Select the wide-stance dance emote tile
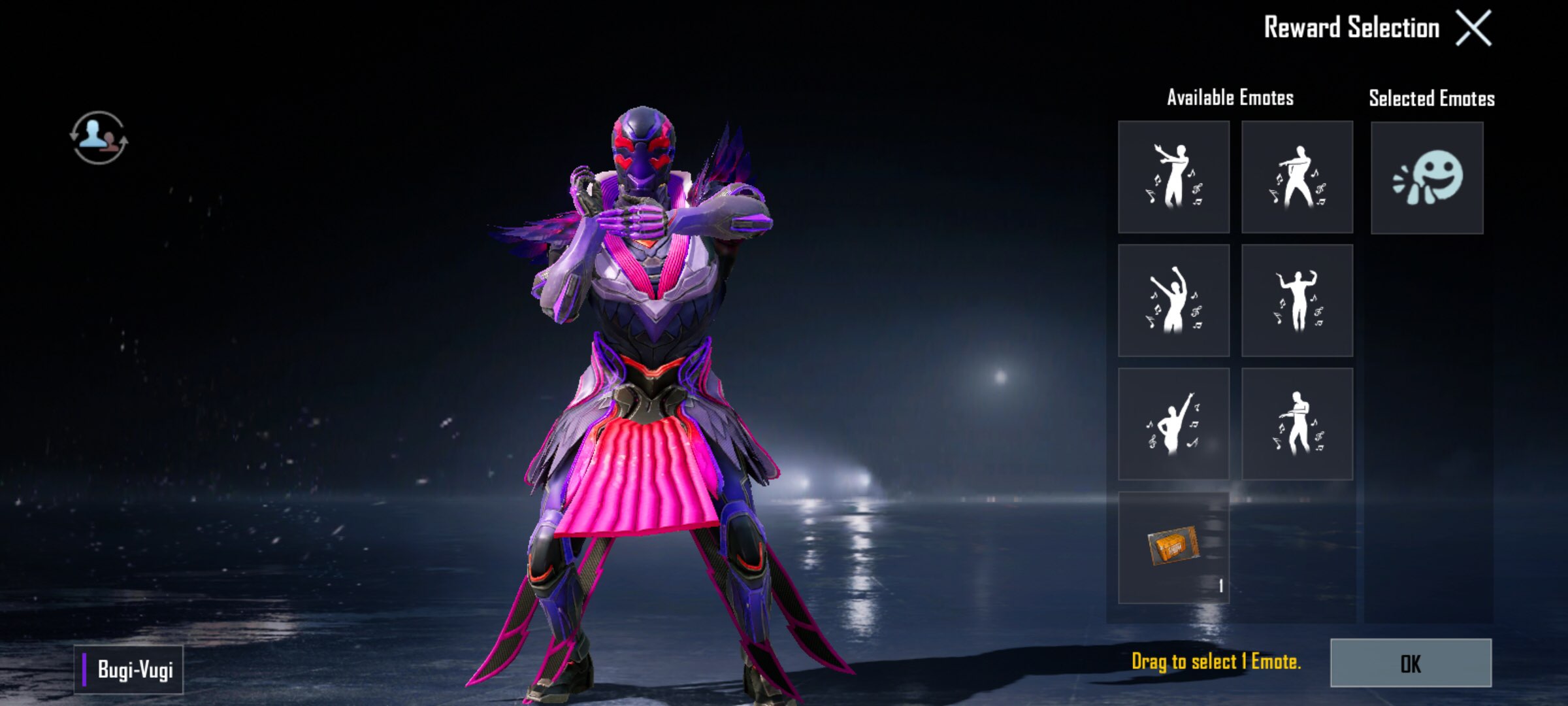This screenshot has width=1568, height=706. point(1297,176)
